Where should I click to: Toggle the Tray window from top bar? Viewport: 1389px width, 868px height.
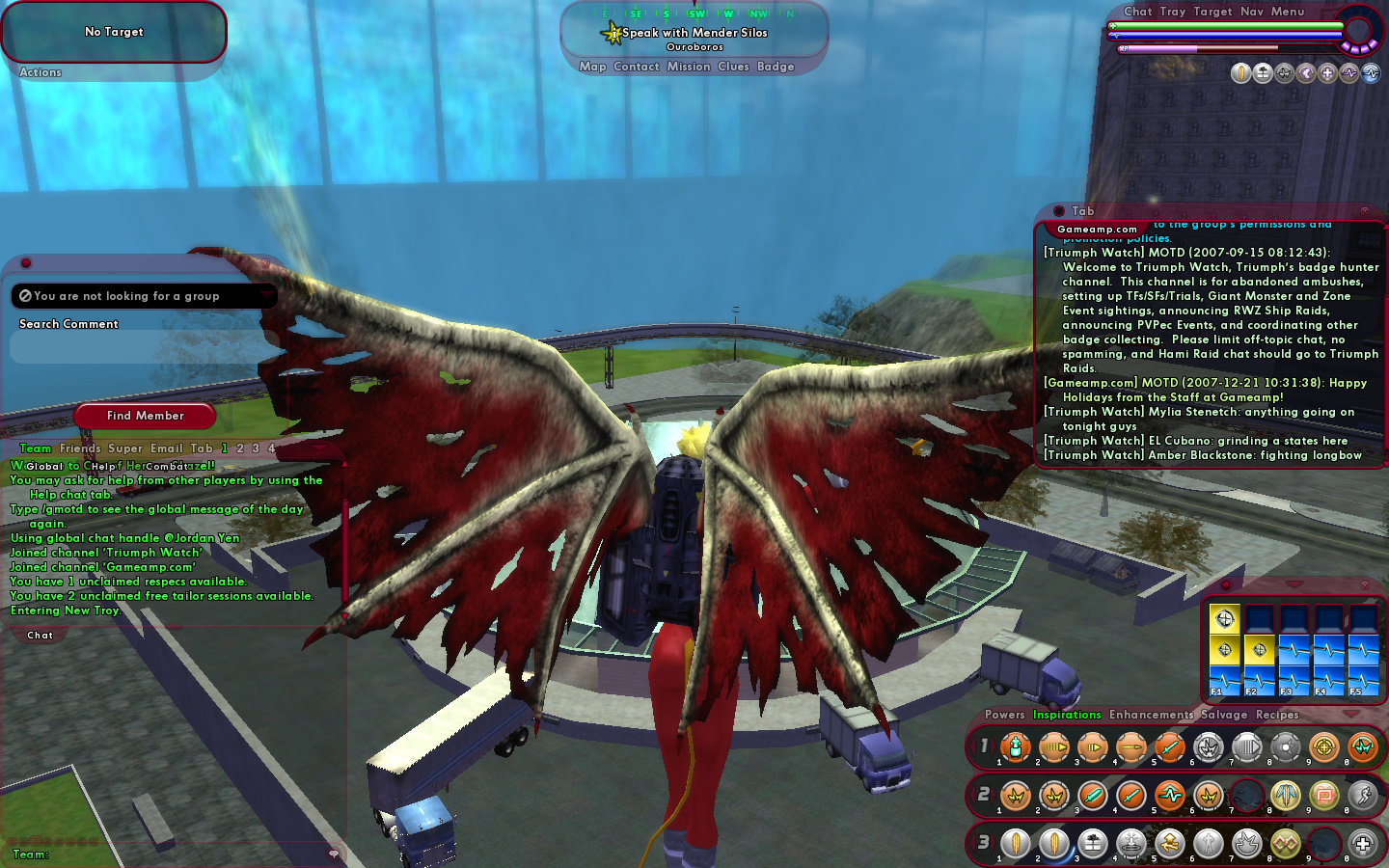pos(1172,12)
